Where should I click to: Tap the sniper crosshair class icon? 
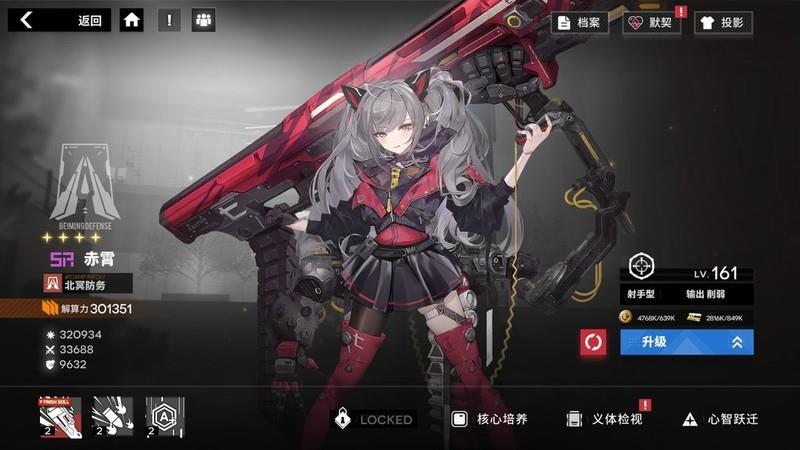coord(640,266)
